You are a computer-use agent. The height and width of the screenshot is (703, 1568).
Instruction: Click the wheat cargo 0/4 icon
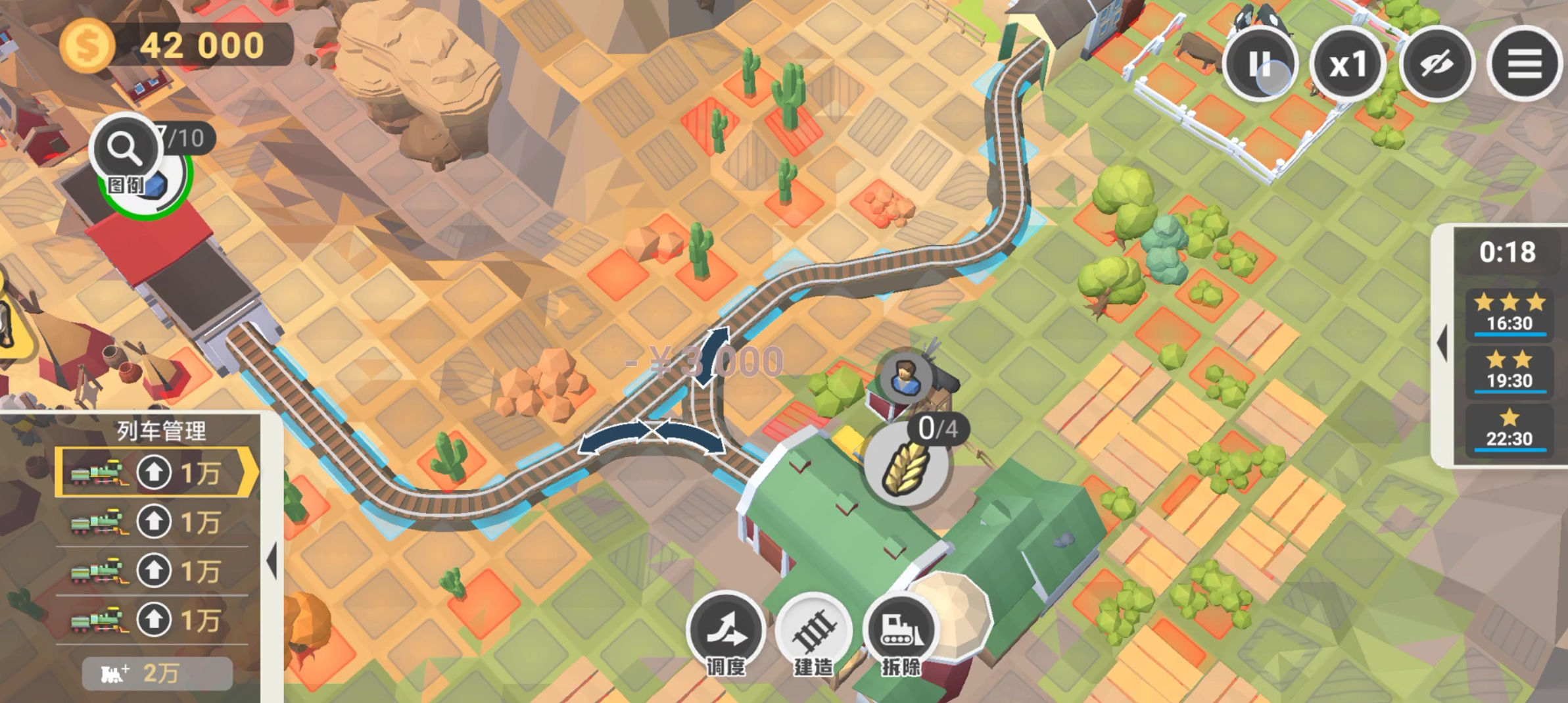tap(907, 466)
